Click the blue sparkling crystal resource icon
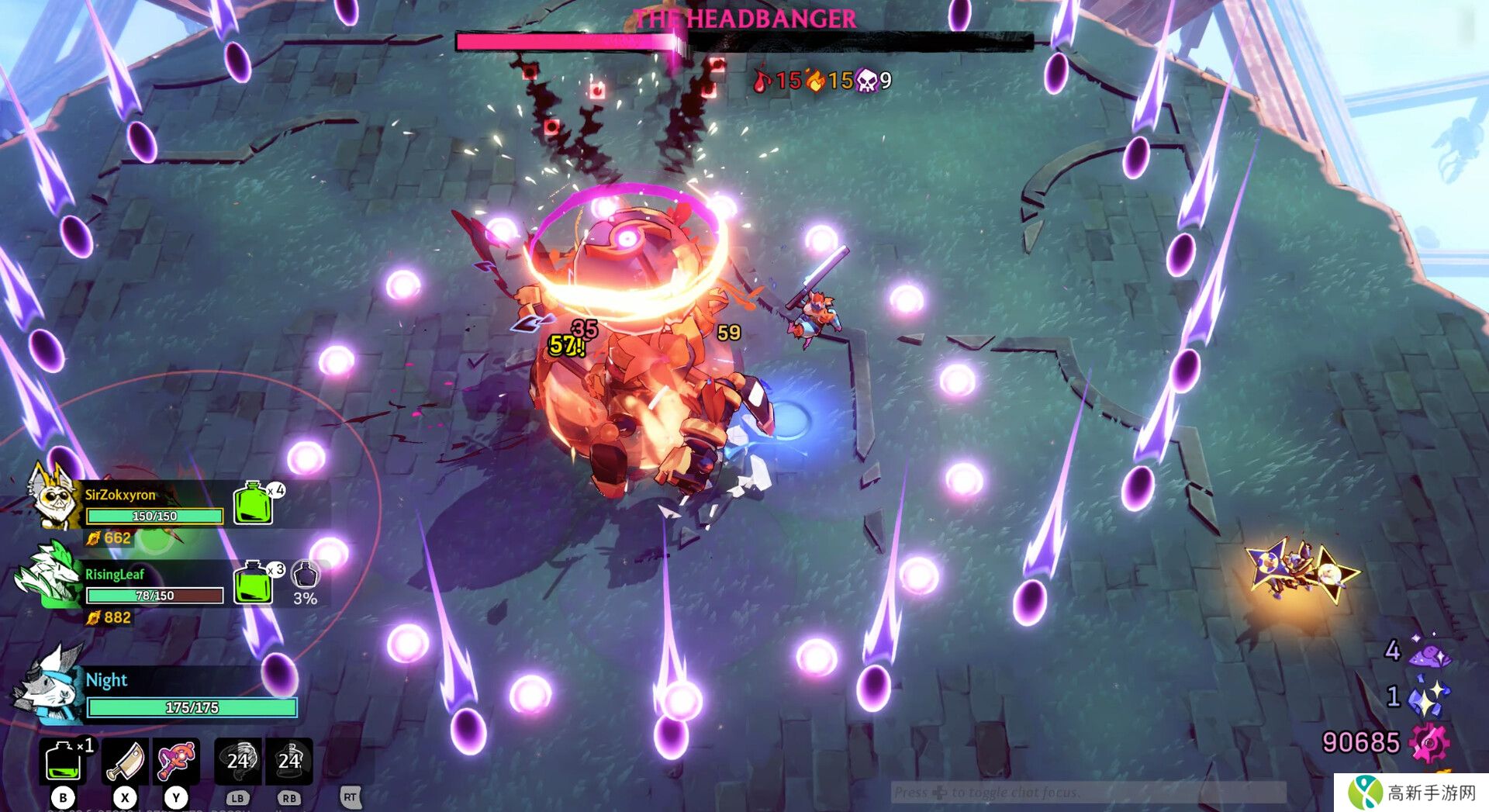This screenshot has width=1489, height=812. point(1428,696)
